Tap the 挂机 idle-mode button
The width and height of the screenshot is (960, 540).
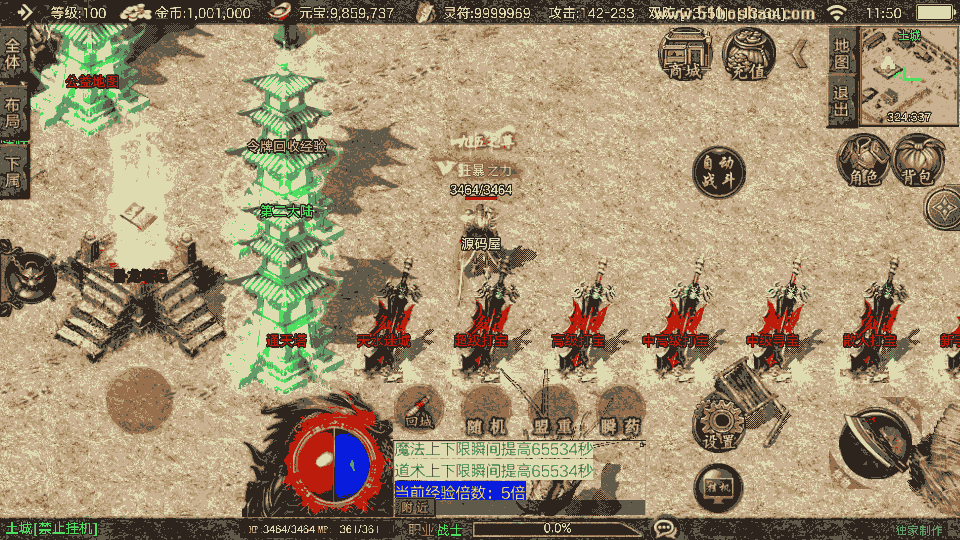(x=718, y=487)
